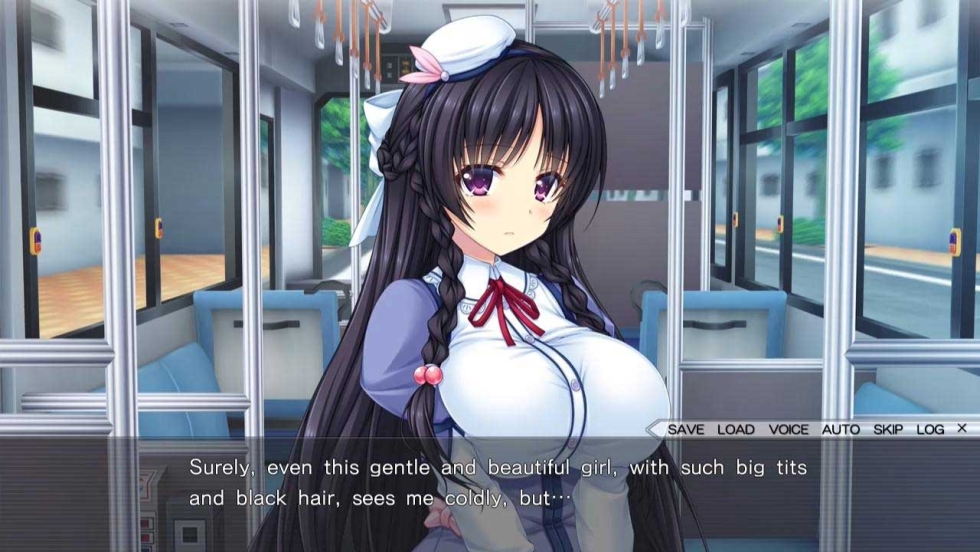Screen dimensions: 980x552
Task: Enable AUTO text advance
Action: point(840,429)
